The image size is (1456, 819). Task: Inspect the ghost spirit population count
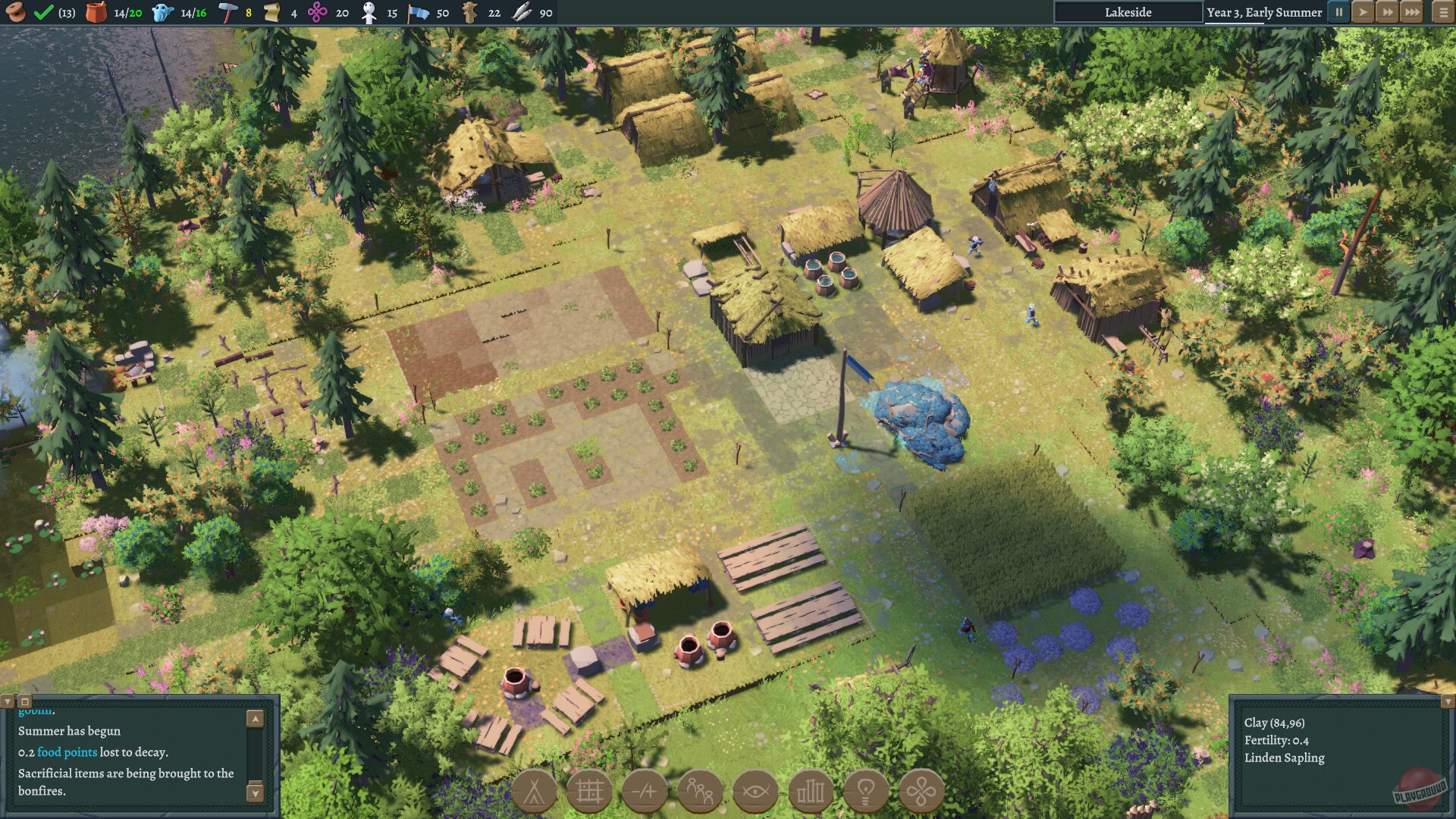click(161, 12)
